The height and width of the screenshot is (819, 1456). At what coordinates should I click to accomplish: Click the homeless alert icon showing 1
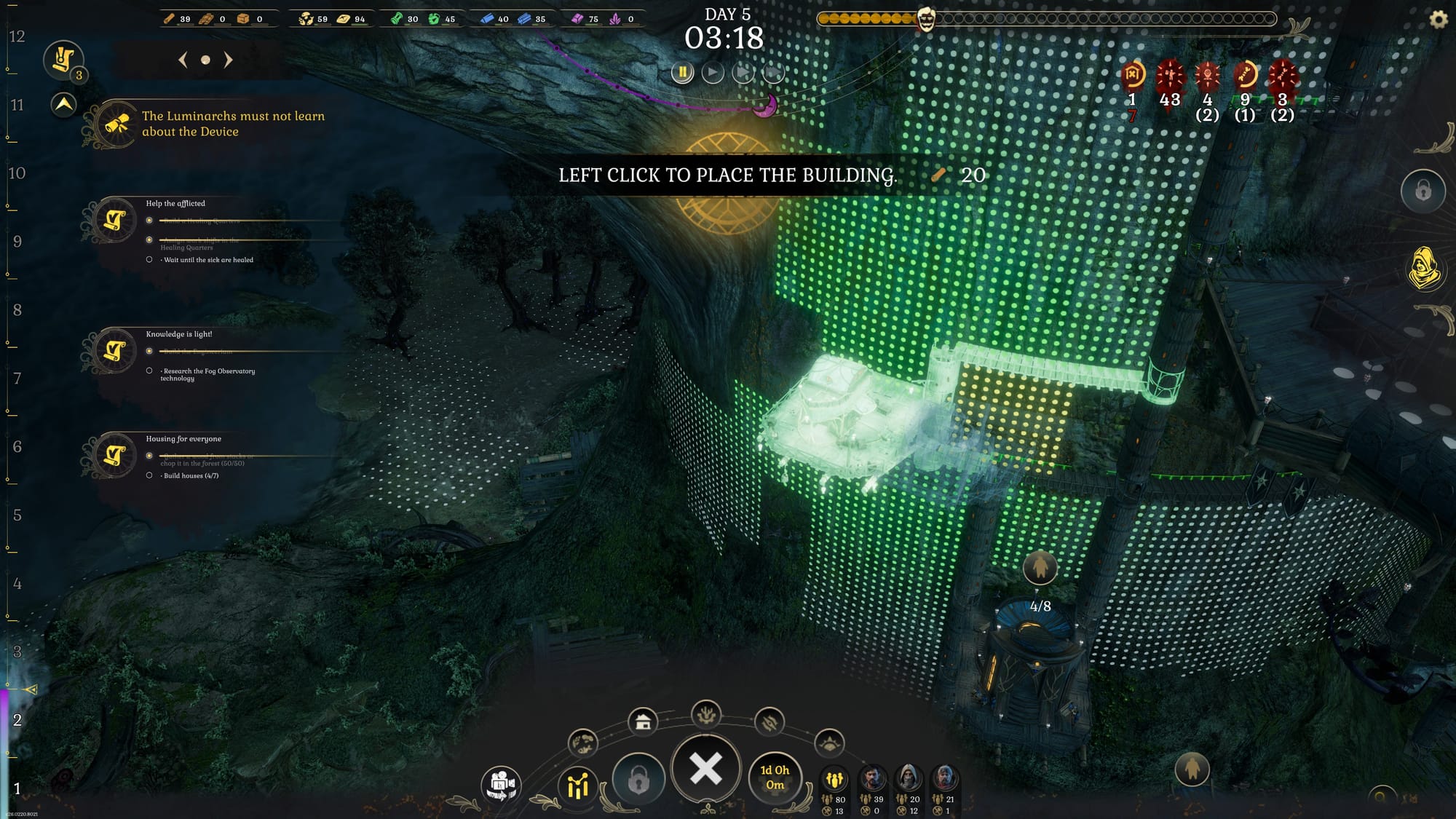[1132, 74]
